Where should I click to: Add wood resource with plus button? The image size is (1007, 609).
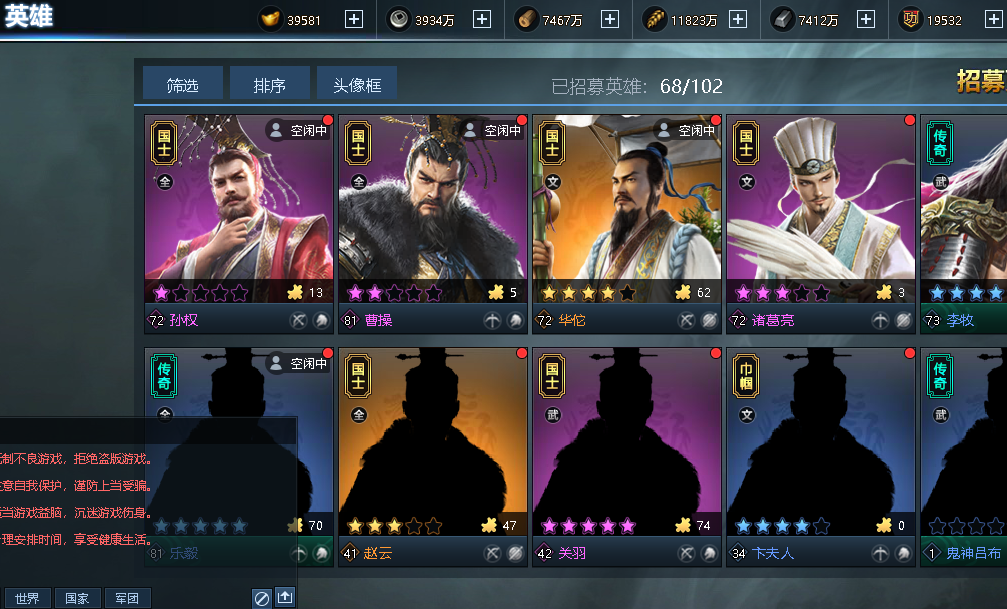point(610,19)
